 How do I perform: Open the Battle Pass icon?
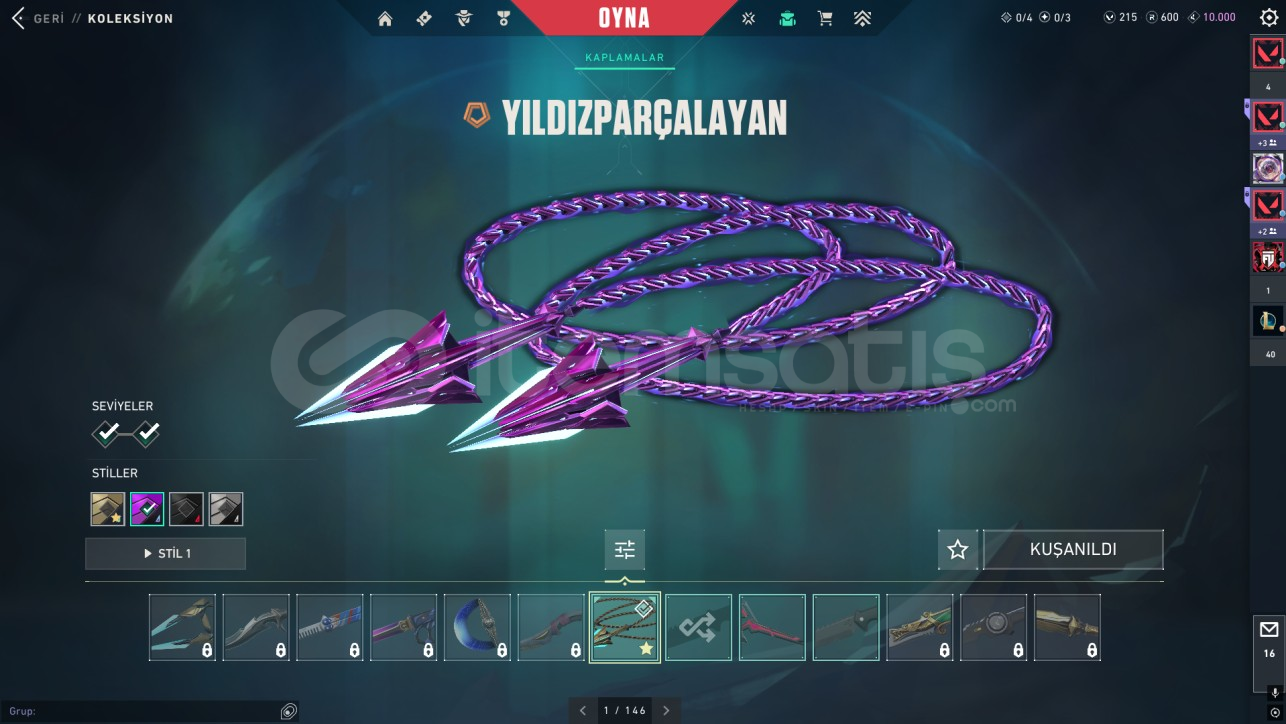pos(424,17)
